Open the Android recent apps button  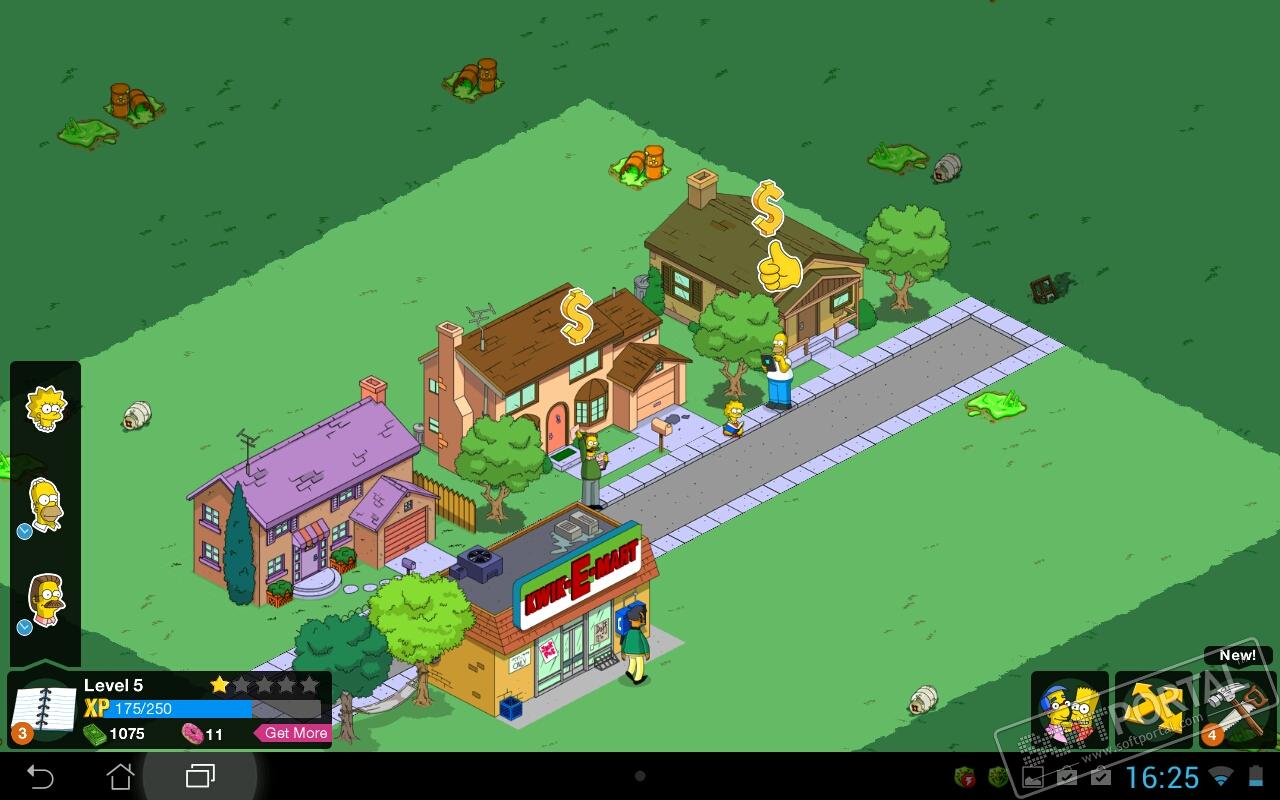coord(201,776)
